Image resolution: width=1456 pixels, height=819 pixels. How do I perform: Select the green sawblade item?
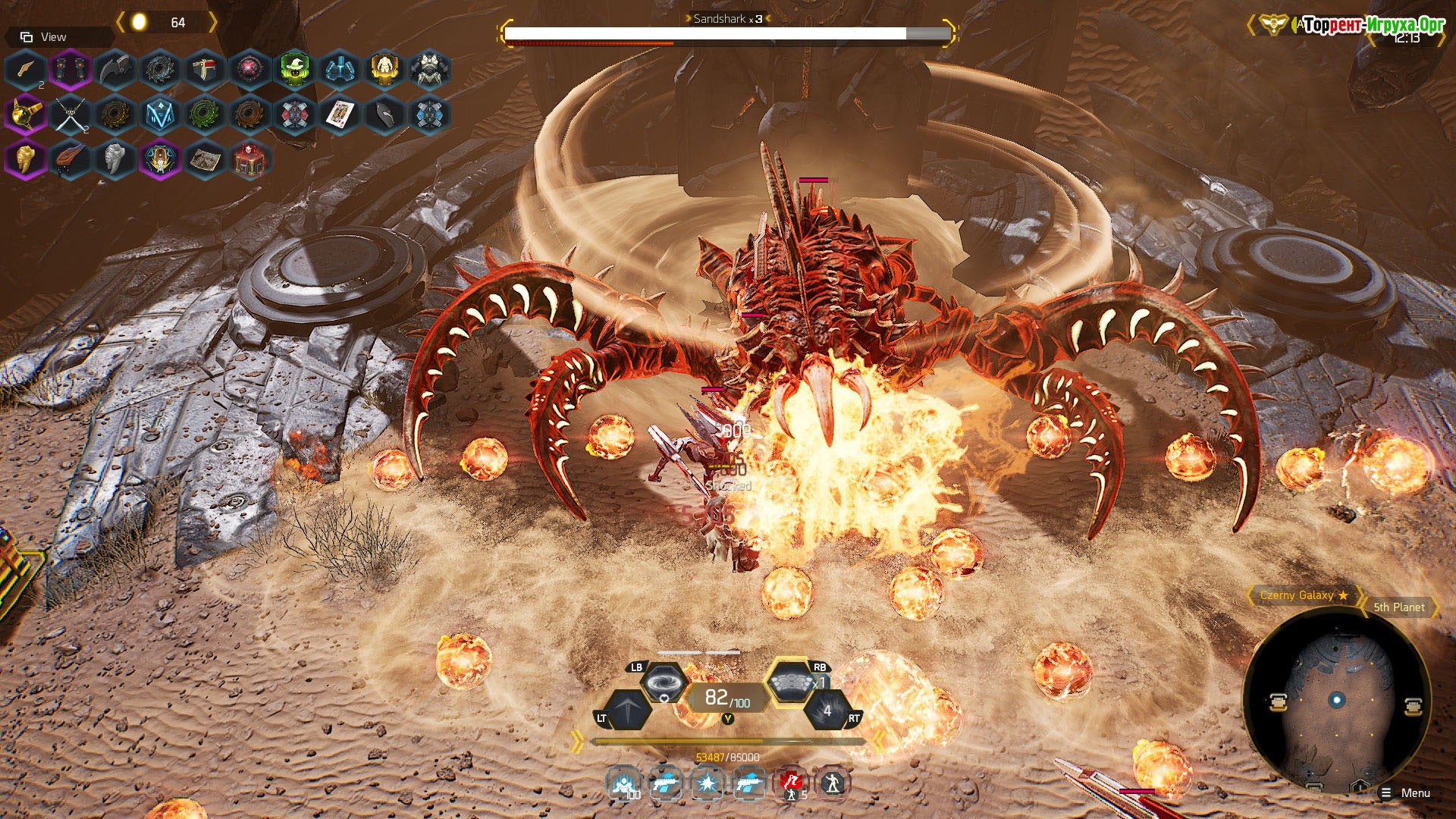coord(203,115)
